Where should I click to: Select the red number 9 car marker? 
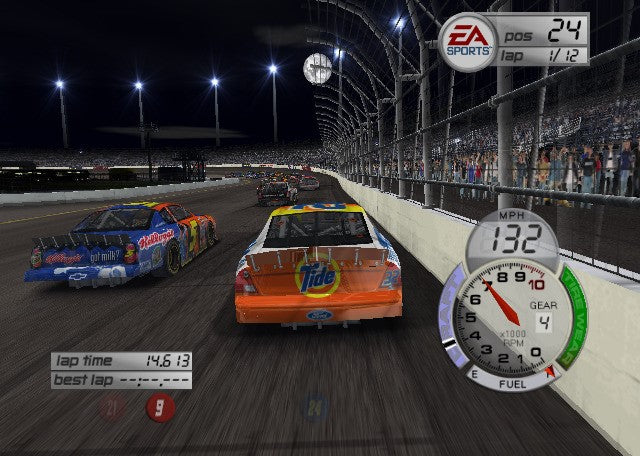(159, 407)
